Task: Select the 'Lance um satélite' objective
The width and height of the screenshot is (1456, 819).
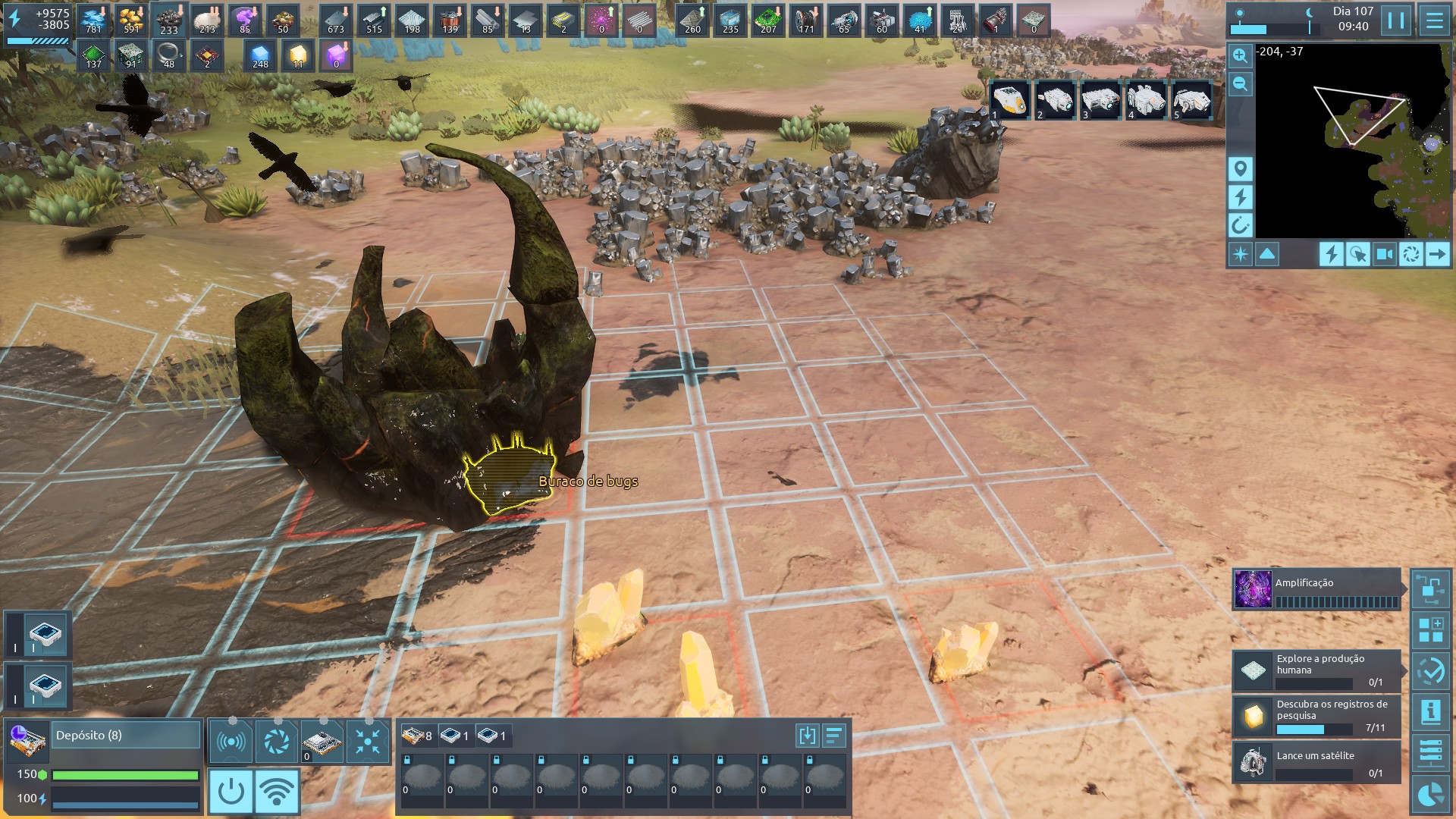Action: (1316, 761)
